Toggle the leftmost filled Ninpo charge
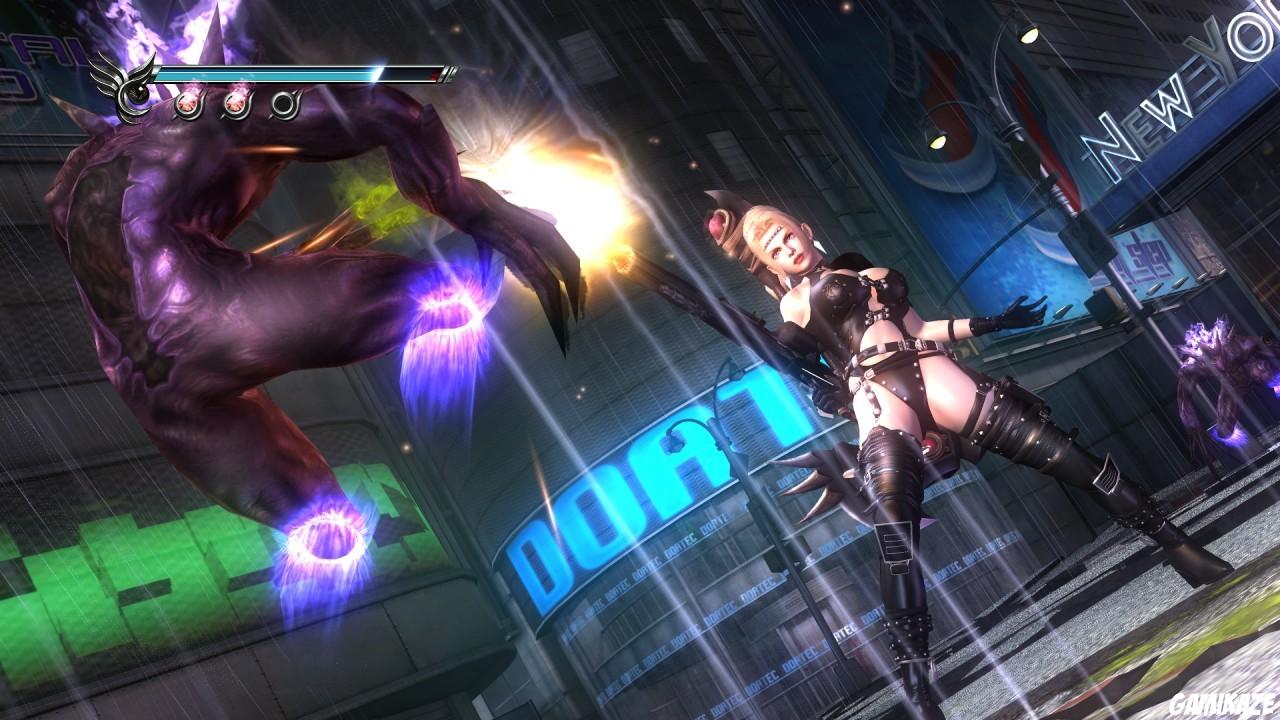This screenshot has width=1280, height=720. click(189, 105)
